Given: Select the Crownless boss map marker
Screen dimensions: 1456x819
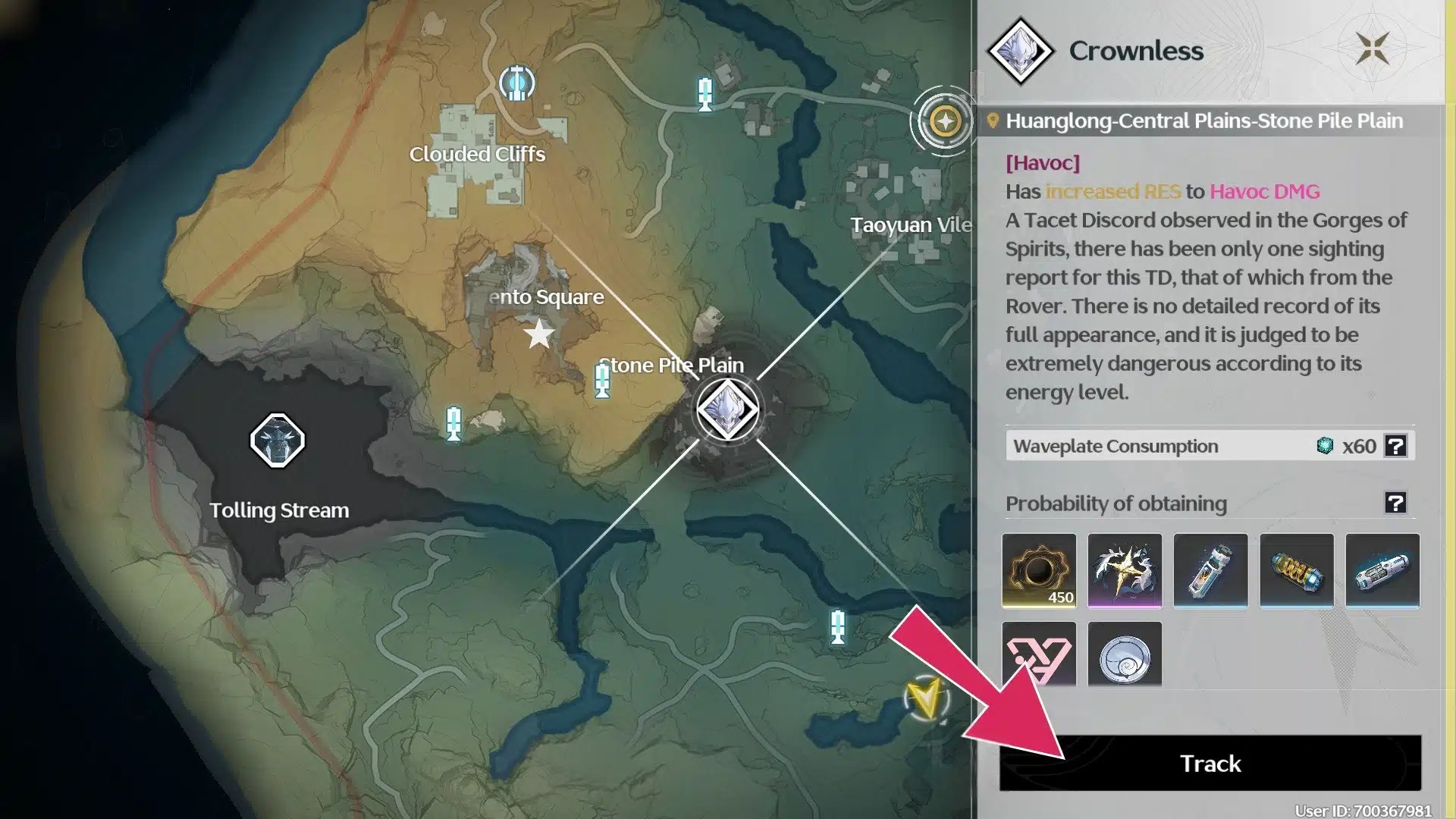Looking at the screenshot, I should [x=728, y=409].
